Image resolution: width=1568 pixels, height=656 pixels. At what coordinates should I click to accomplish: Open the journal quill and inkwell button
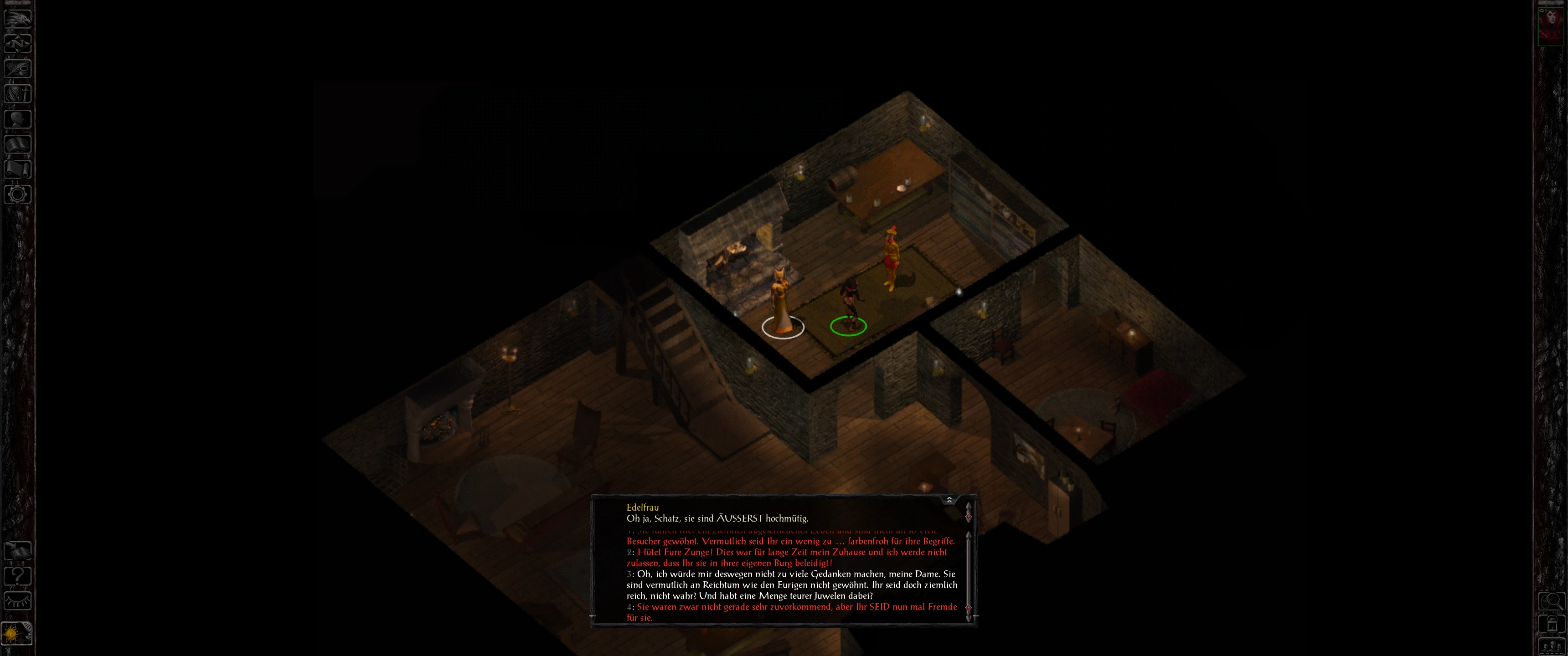(x=17, y=69)
